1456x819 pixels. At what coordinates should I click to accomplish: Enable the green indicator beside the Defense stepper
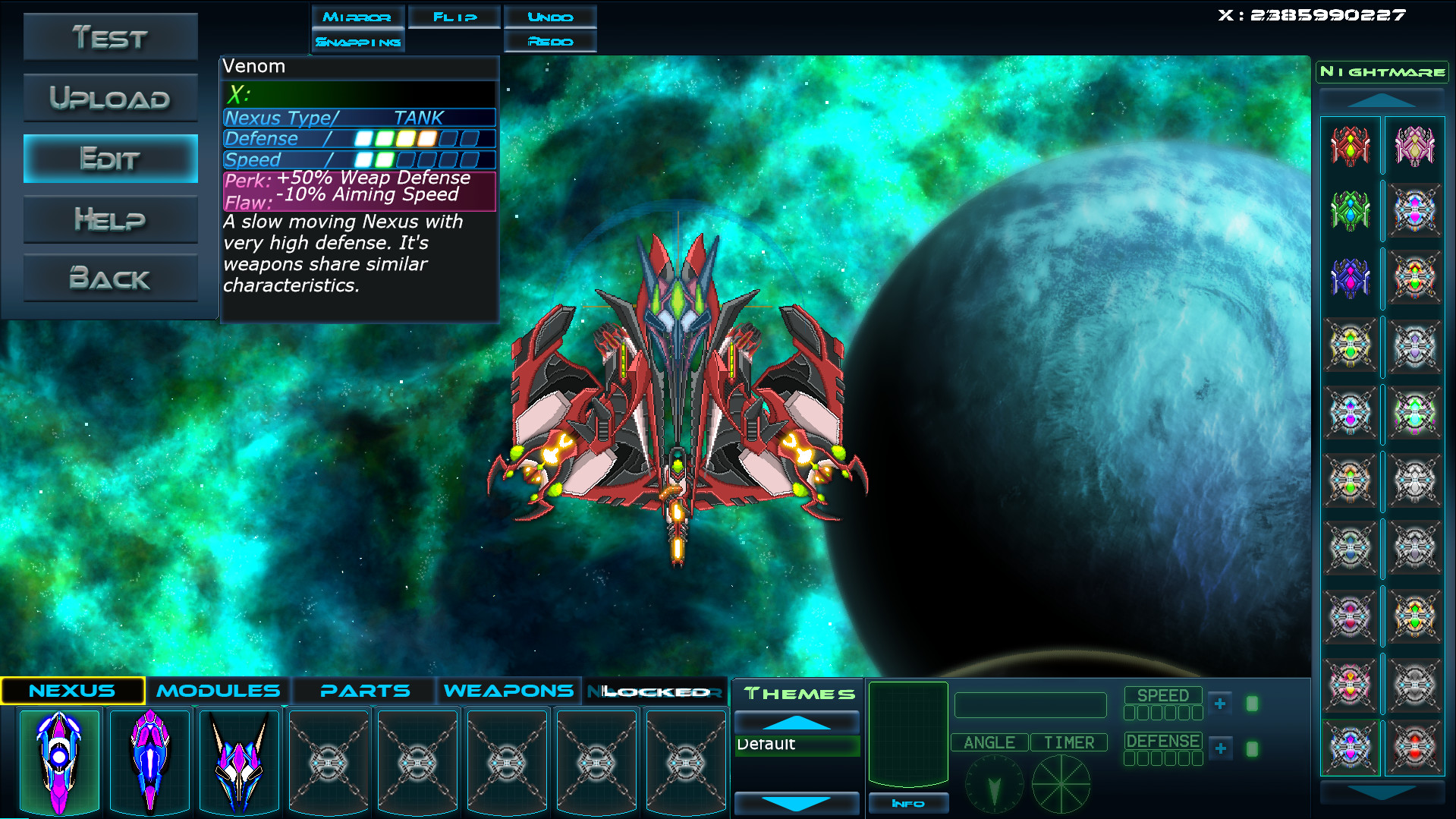[x=1251, y=748]
